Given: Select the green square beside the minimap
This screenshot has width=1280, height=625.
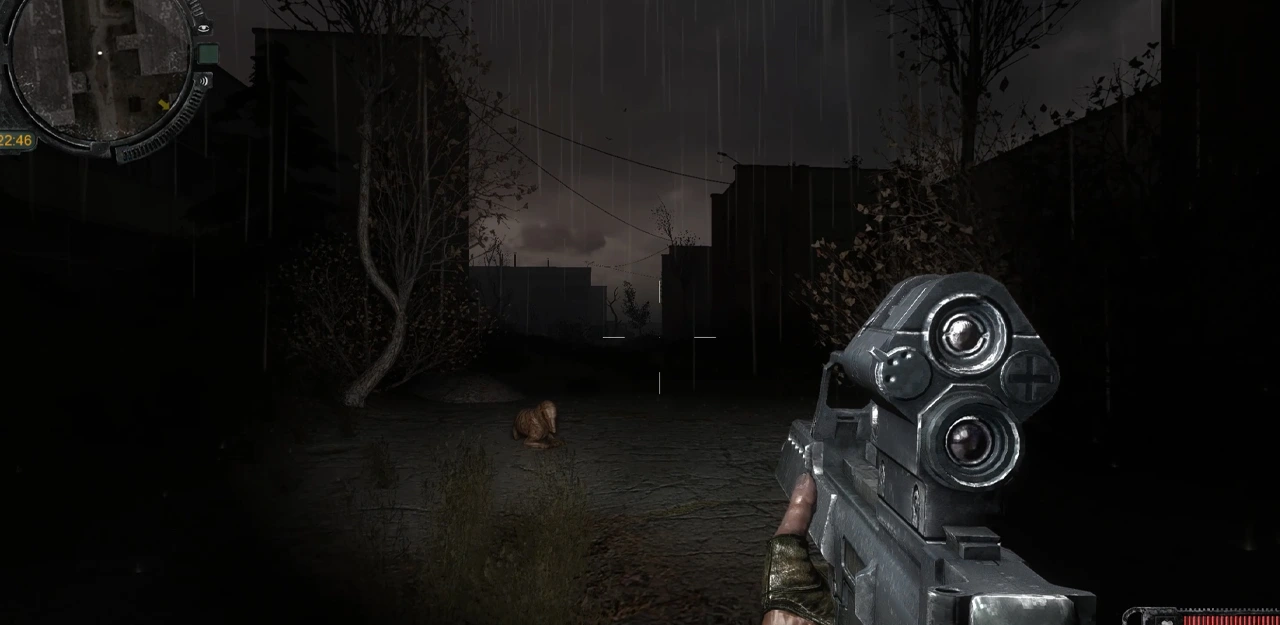Looking at the screenshot, I should point(208,53).
